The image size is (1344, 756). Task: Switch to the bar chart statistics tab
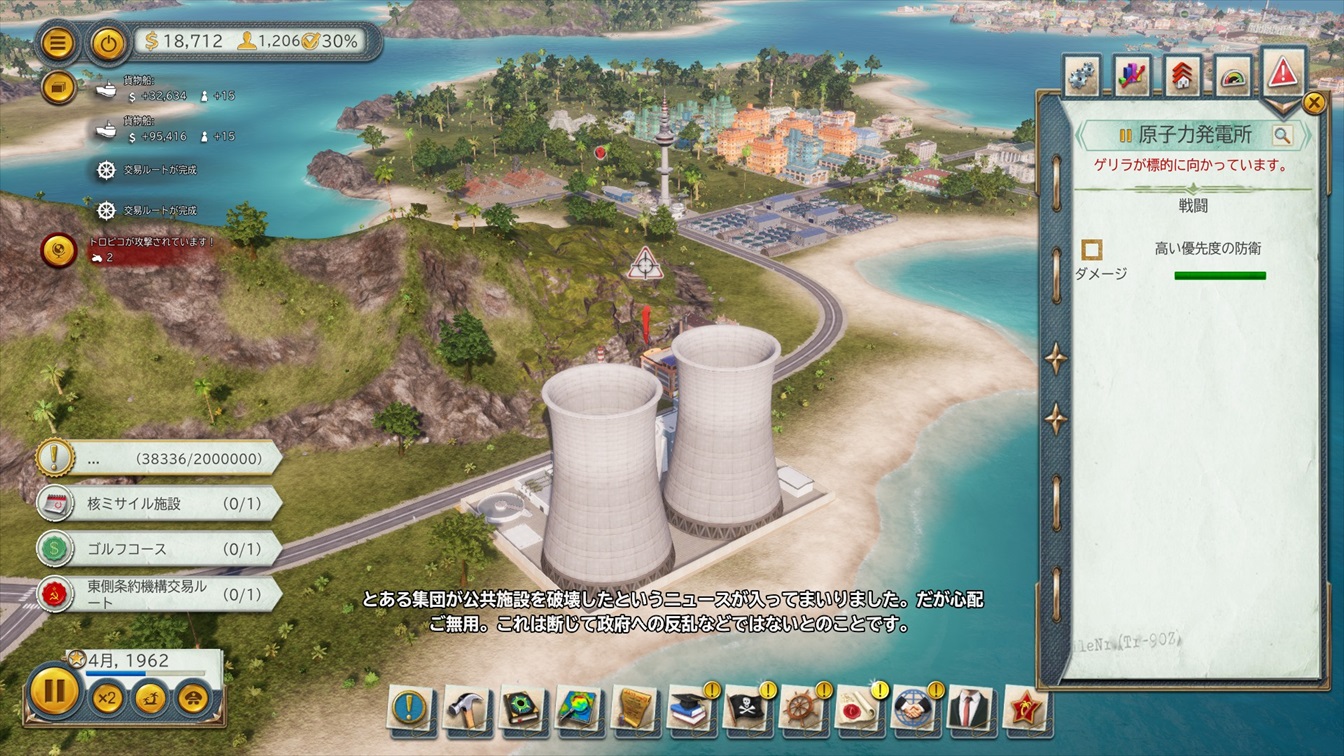click(1133, 76)
